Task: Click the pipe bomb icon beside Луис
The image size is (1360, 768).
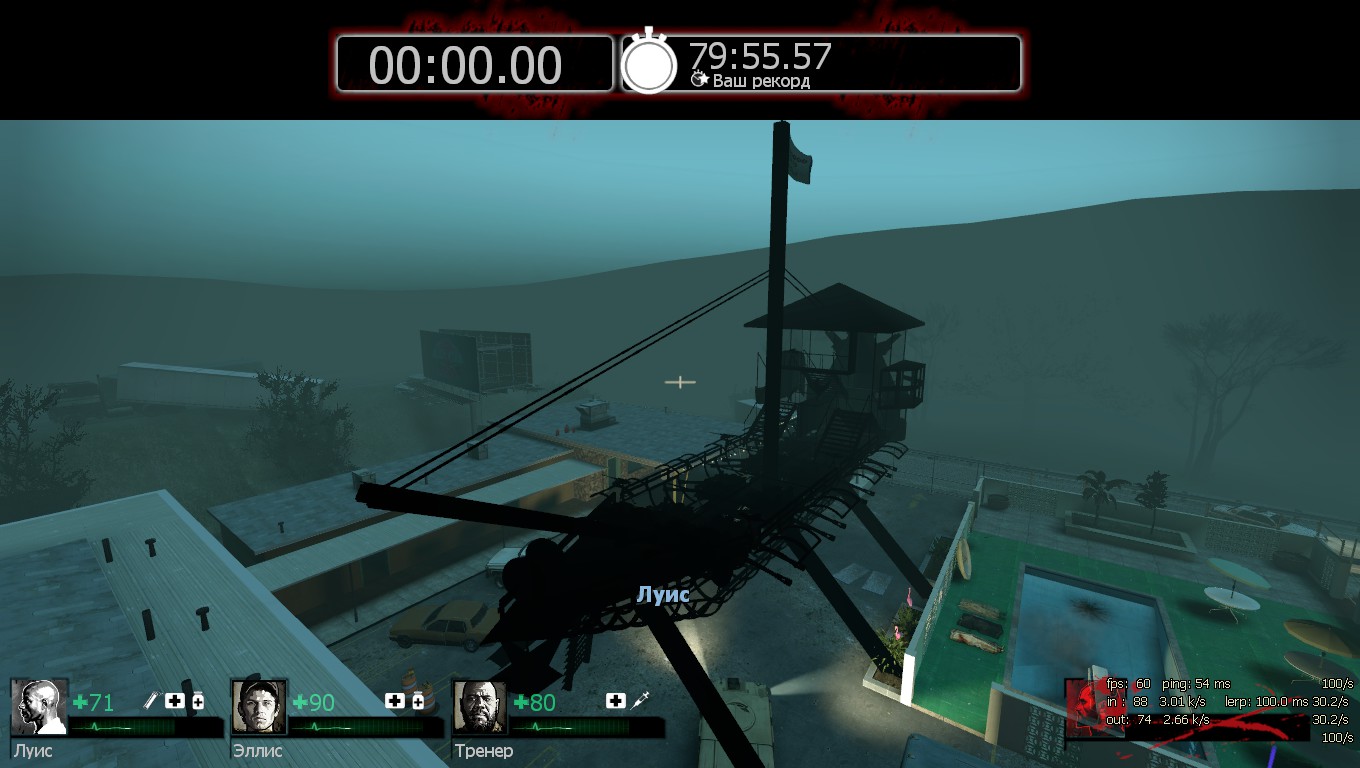Action: [x=153, y=701]
